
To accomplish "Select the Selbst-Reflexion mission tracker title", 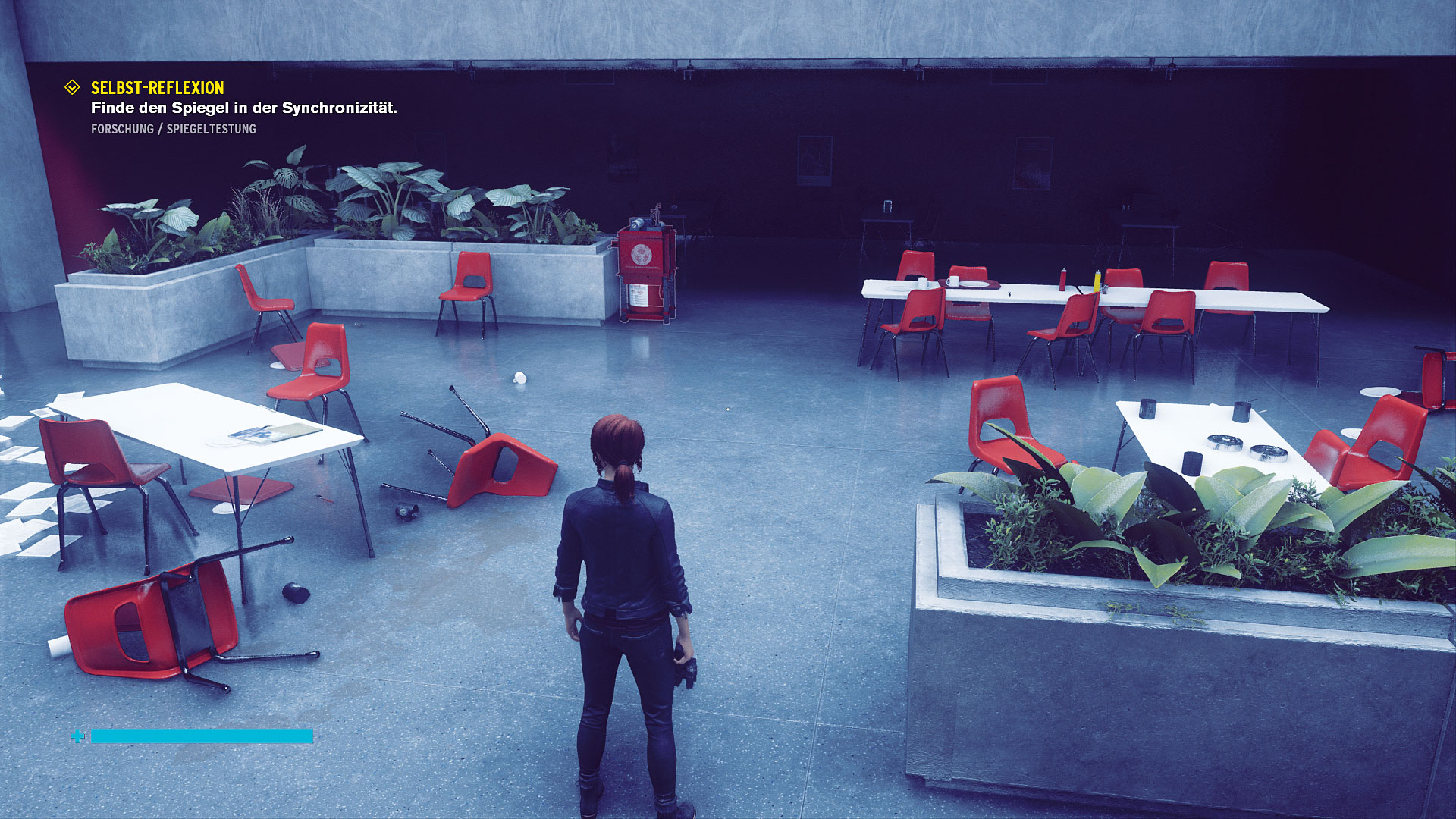I will click(157, 88).
